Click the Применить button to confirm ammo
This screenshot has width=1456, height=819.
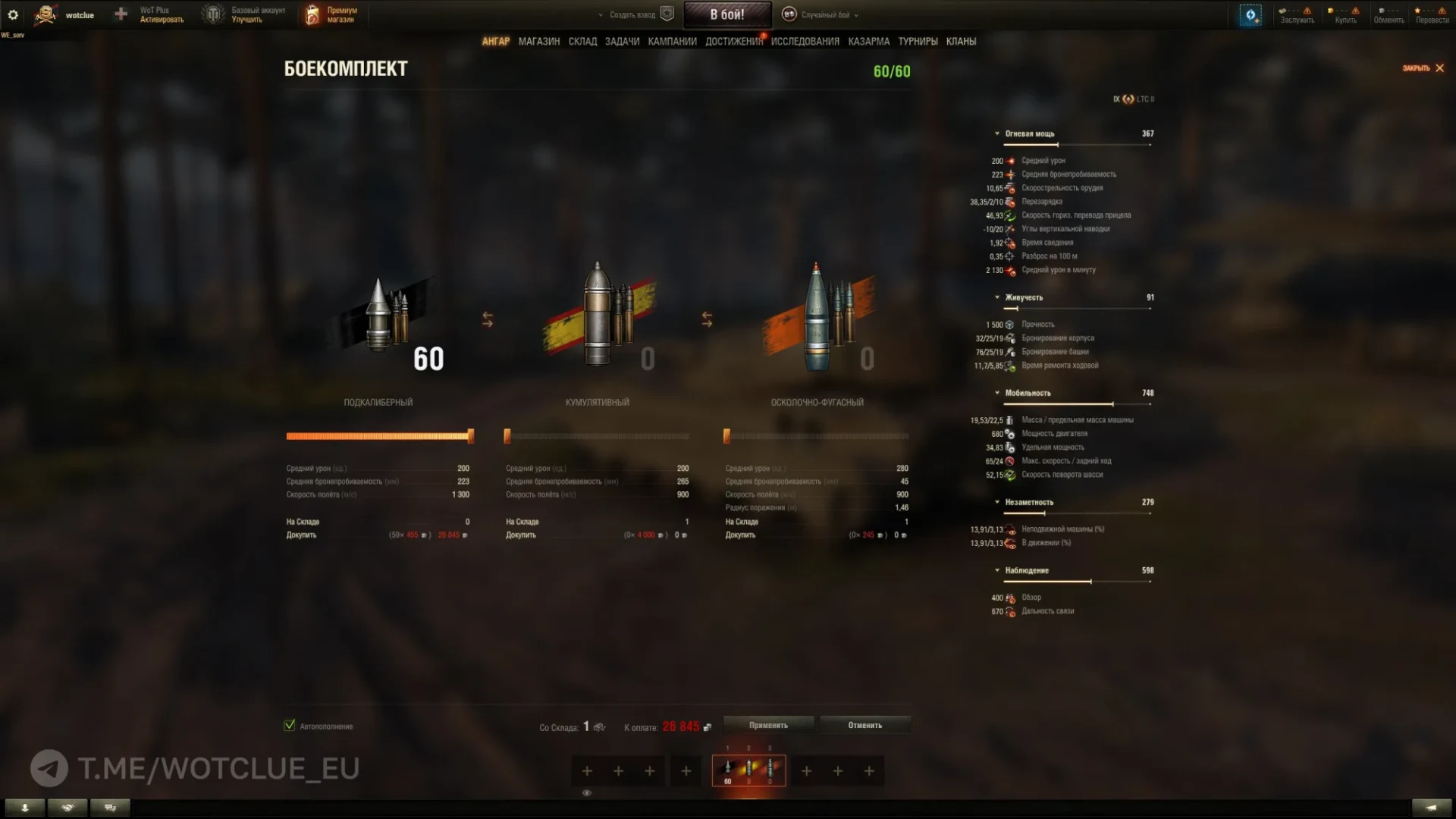click(x=768, y=725)
